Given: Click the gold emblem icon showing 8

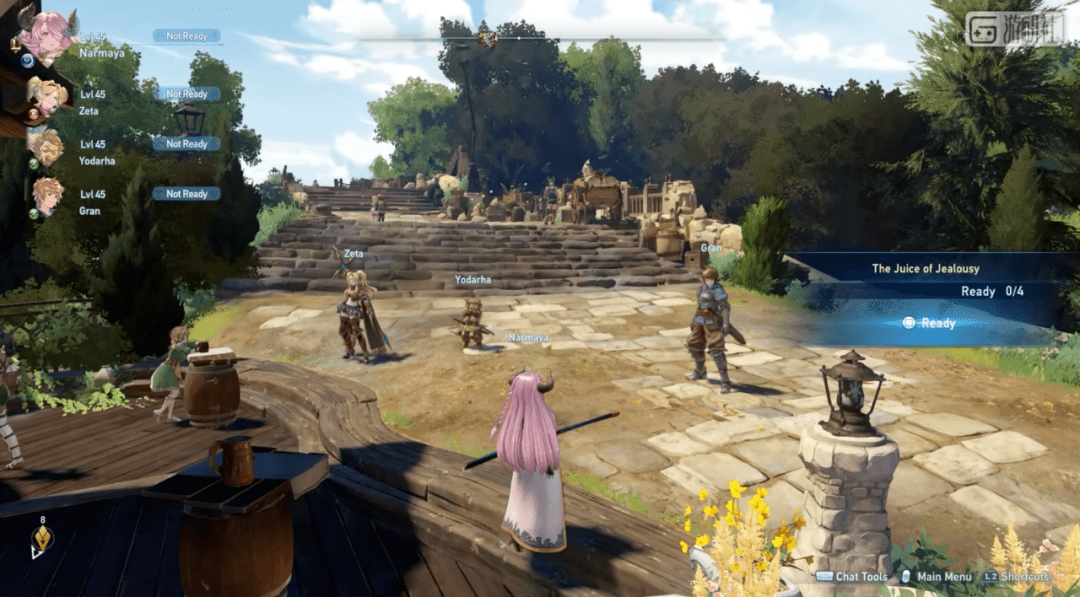Looking at the screenshot, I should (x=42, y=539).
